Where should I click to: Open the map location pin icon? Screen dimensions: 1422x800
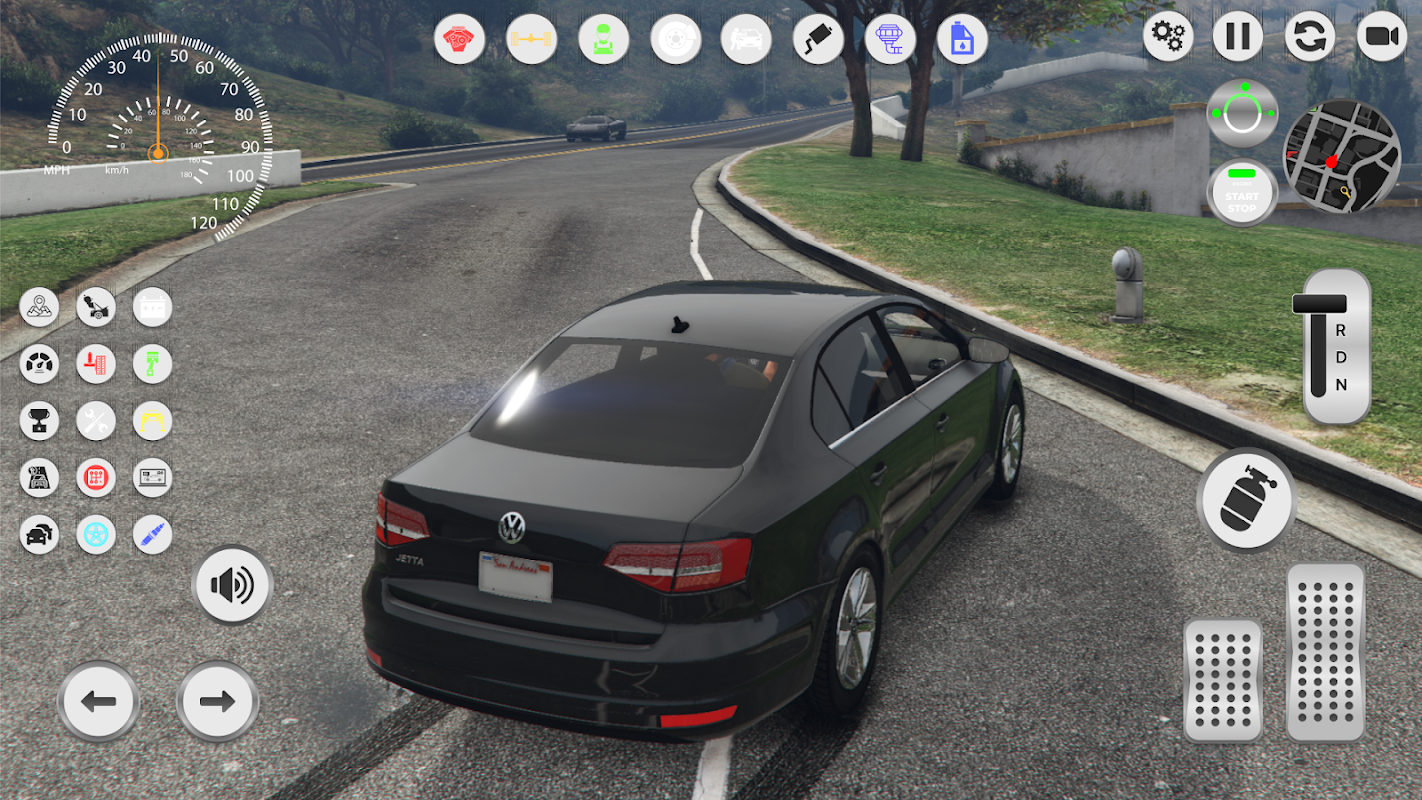tap(39, 307)
